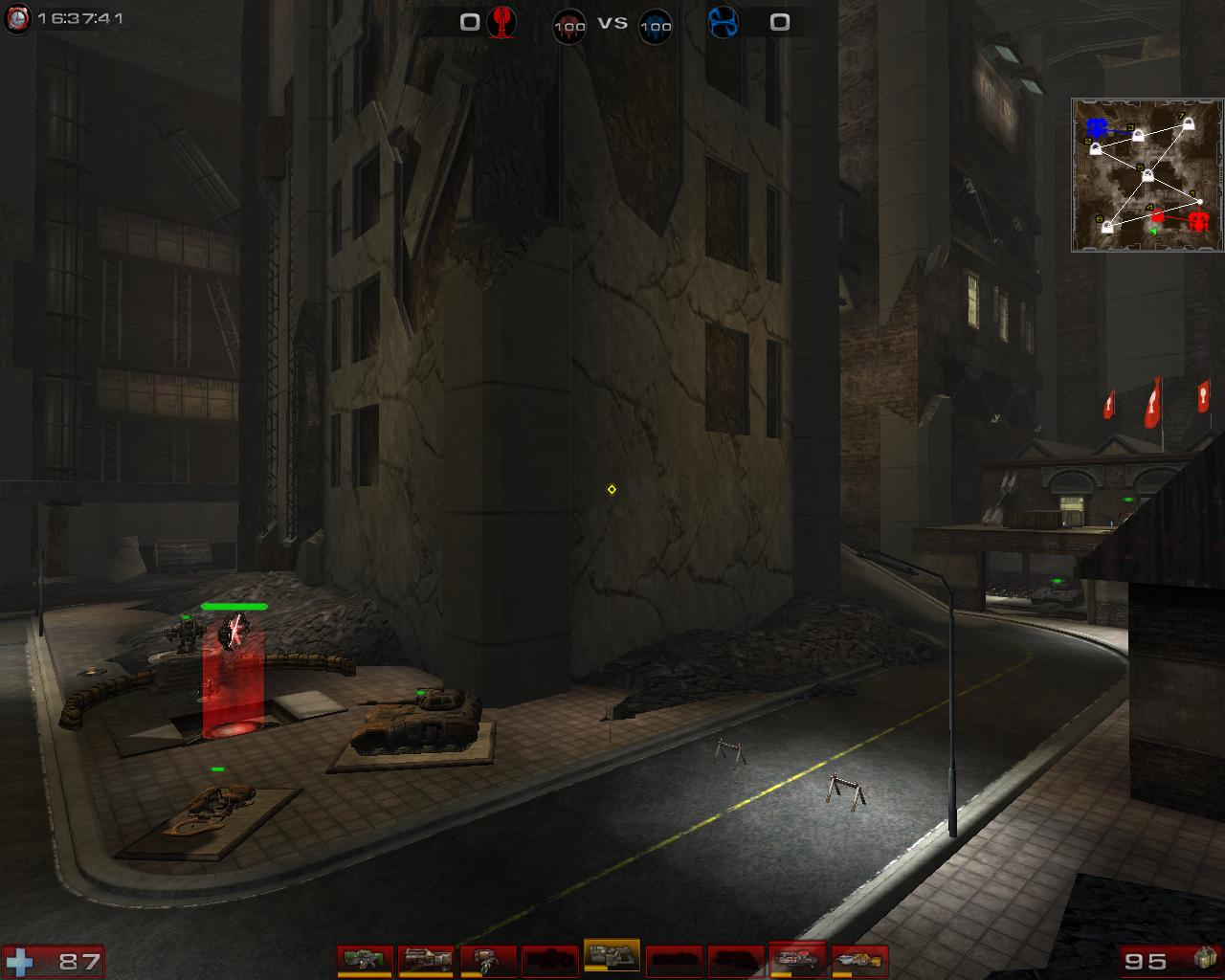The height and width of the screenshot is (980, 1225).
Task: Click the blue power core icon on the minimap
Action: tap(1096, 127)
